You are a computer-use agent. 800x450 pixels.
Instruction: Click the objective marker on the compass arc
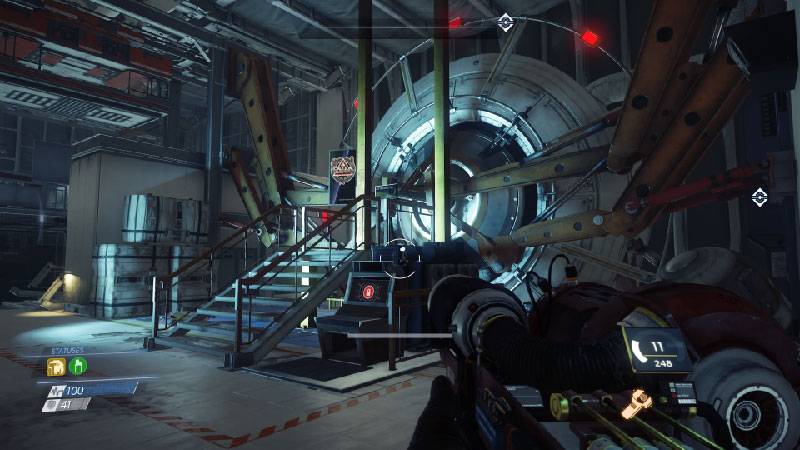[x=505, y=21]
